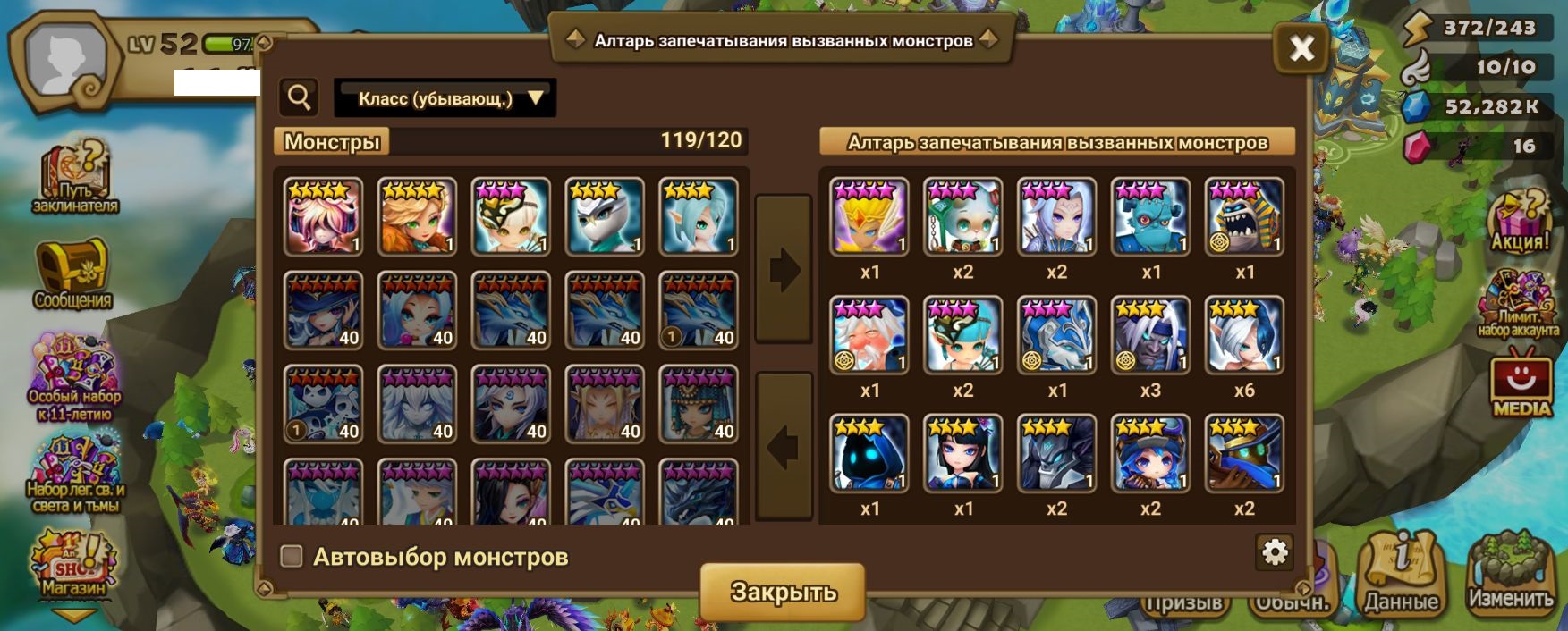Viewport: 1568px width, 631px height.
Task: Choose the blue Frankenstein monster in altar
Action: point(1150,217)
